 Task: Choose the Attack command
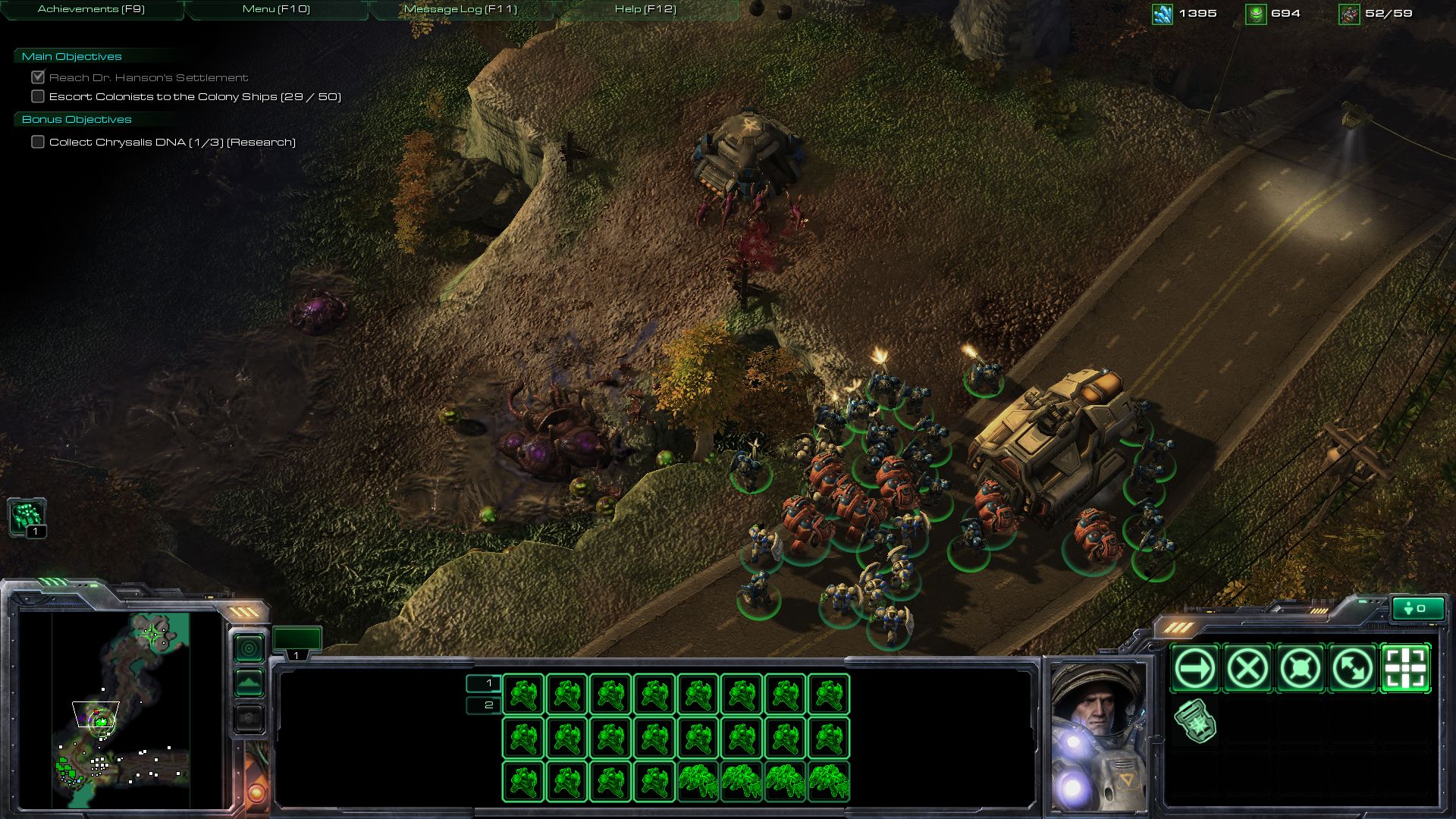point(1406,669)
